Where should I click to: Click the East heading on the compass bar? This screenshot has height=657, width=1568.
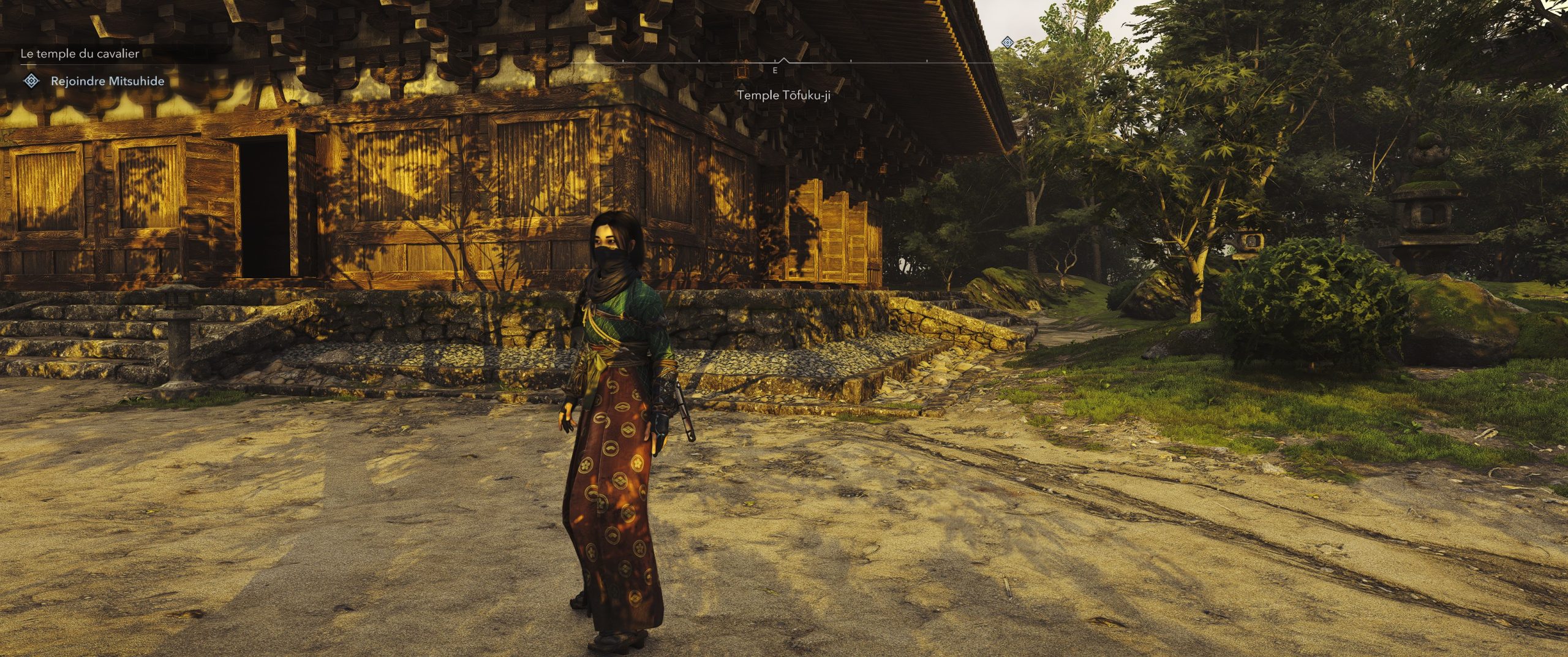[x=775, y=71]
